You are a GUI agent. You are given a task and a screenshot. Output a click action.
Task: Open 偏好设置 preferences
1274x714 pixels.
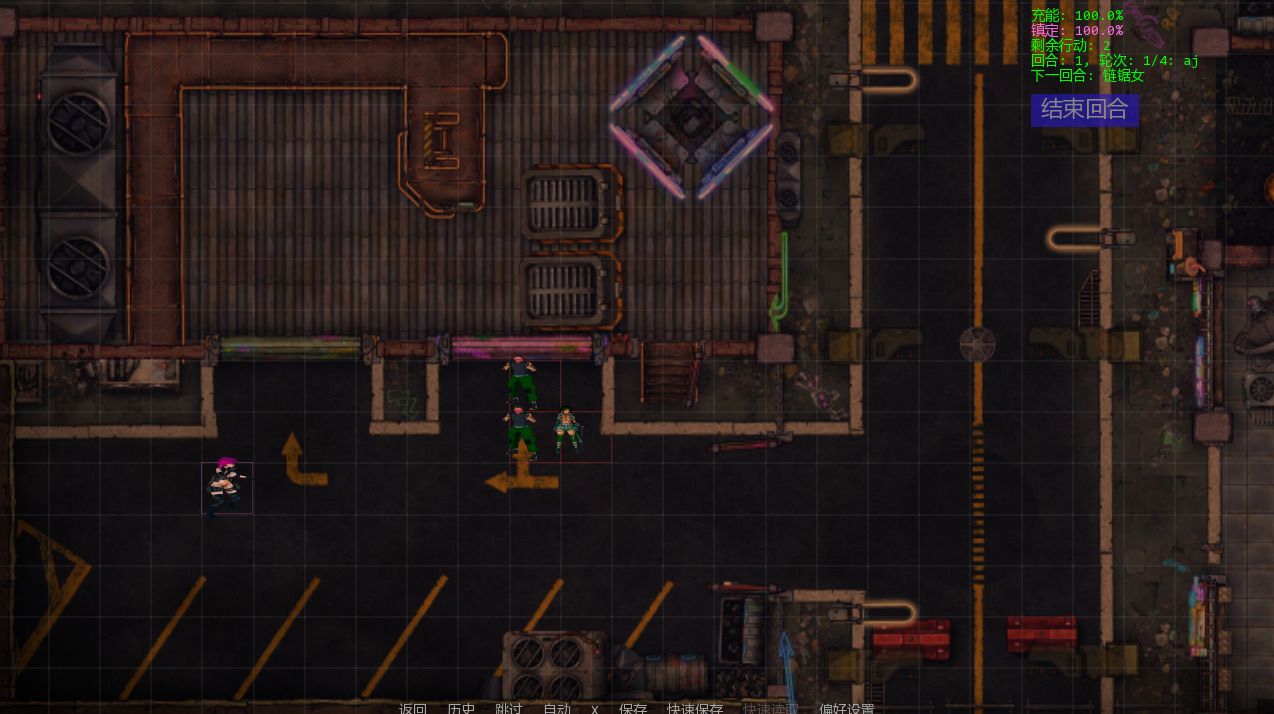tap(846, 708)
